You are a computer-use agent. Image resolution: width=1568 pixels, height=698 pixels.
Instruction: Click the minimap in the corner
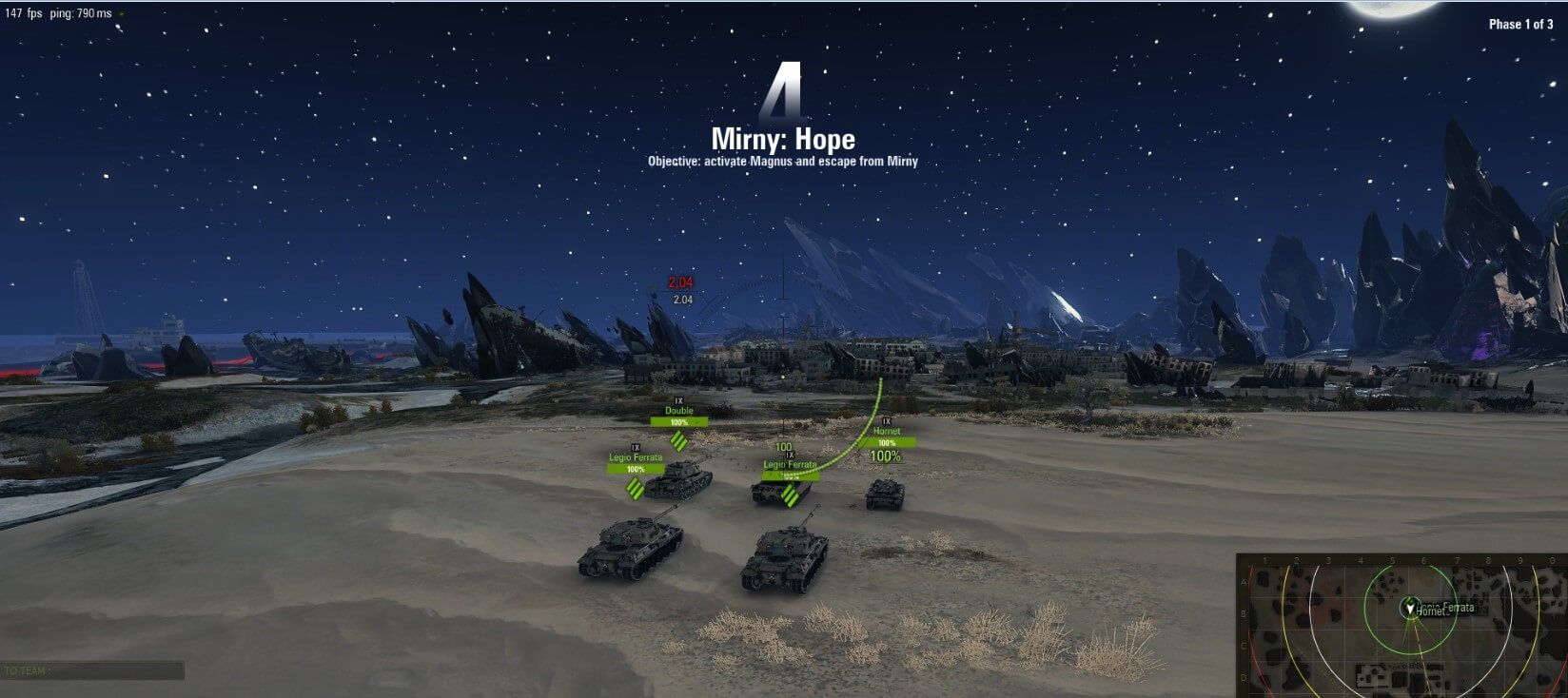(x=1401, y=625)
